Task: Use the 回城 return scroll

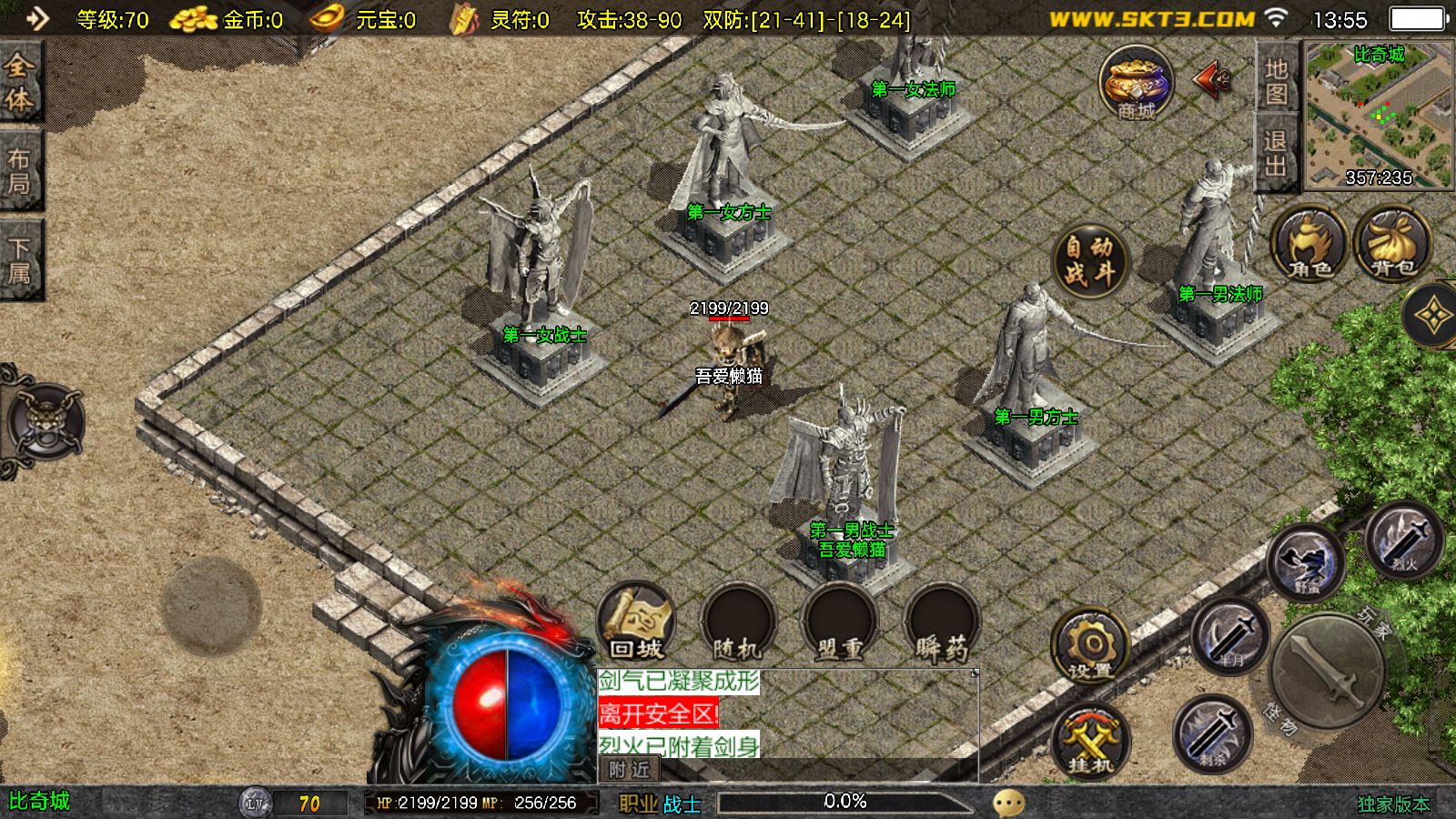Action: click(636, 622)
